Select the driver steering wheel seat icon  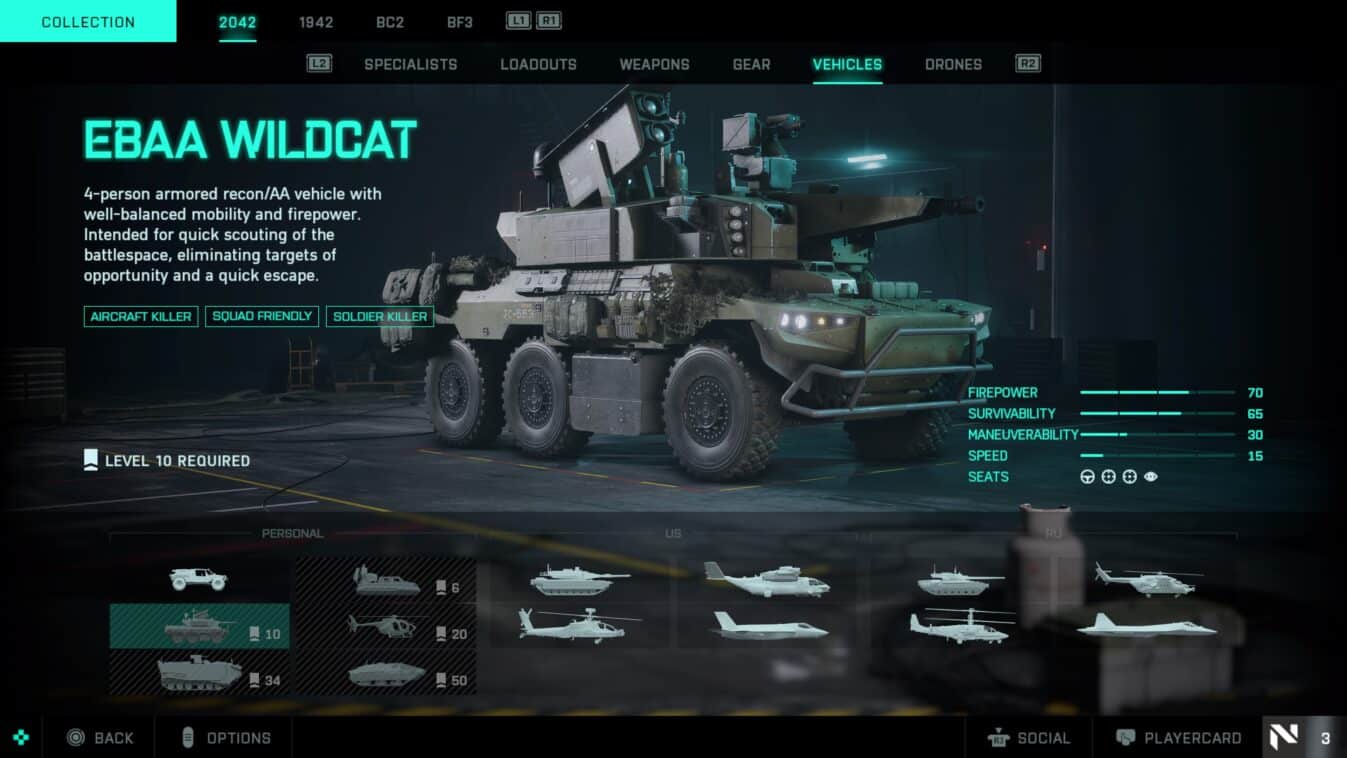pos(1086,477)
